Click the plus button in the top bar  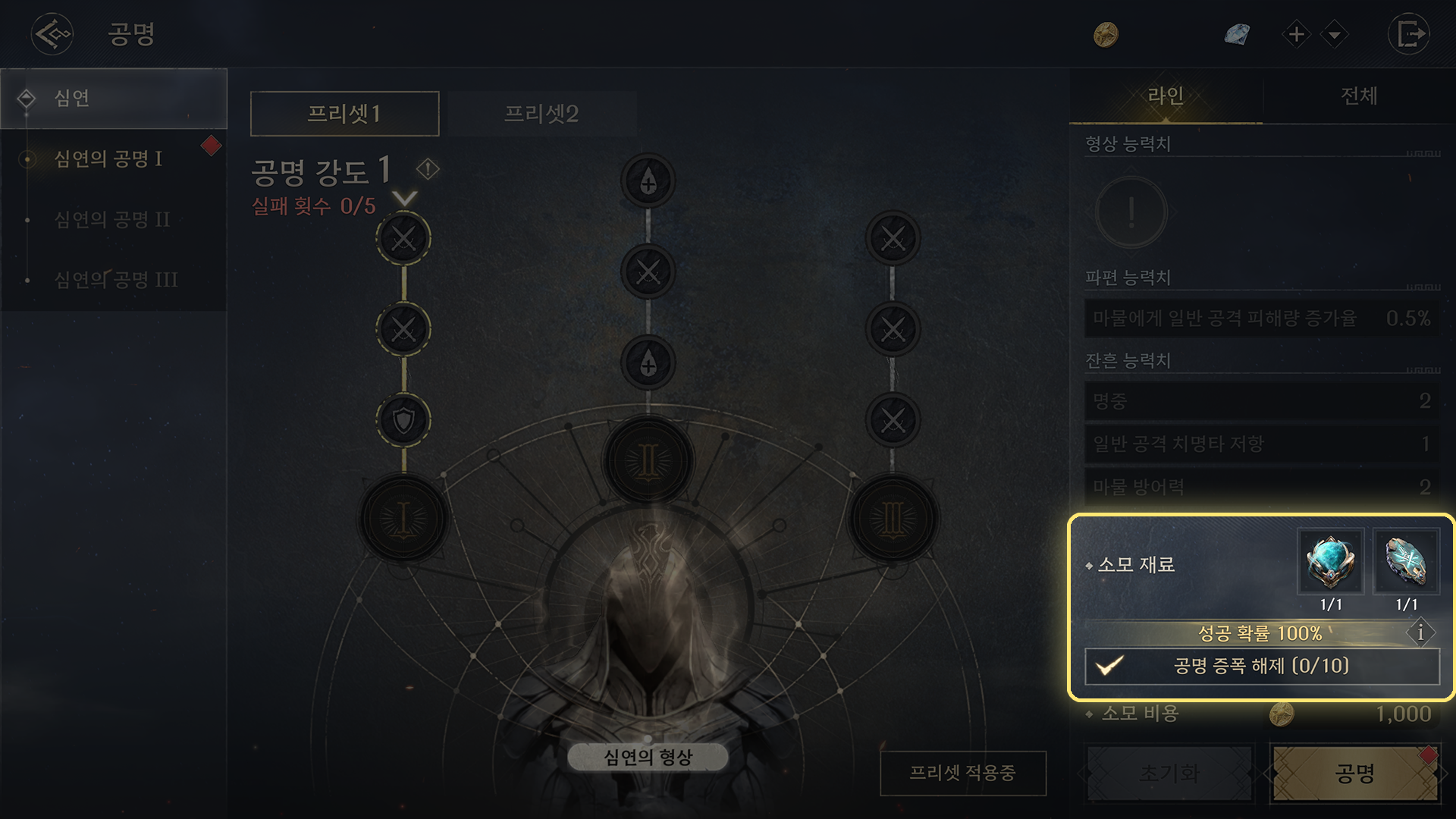[1297, 34]
